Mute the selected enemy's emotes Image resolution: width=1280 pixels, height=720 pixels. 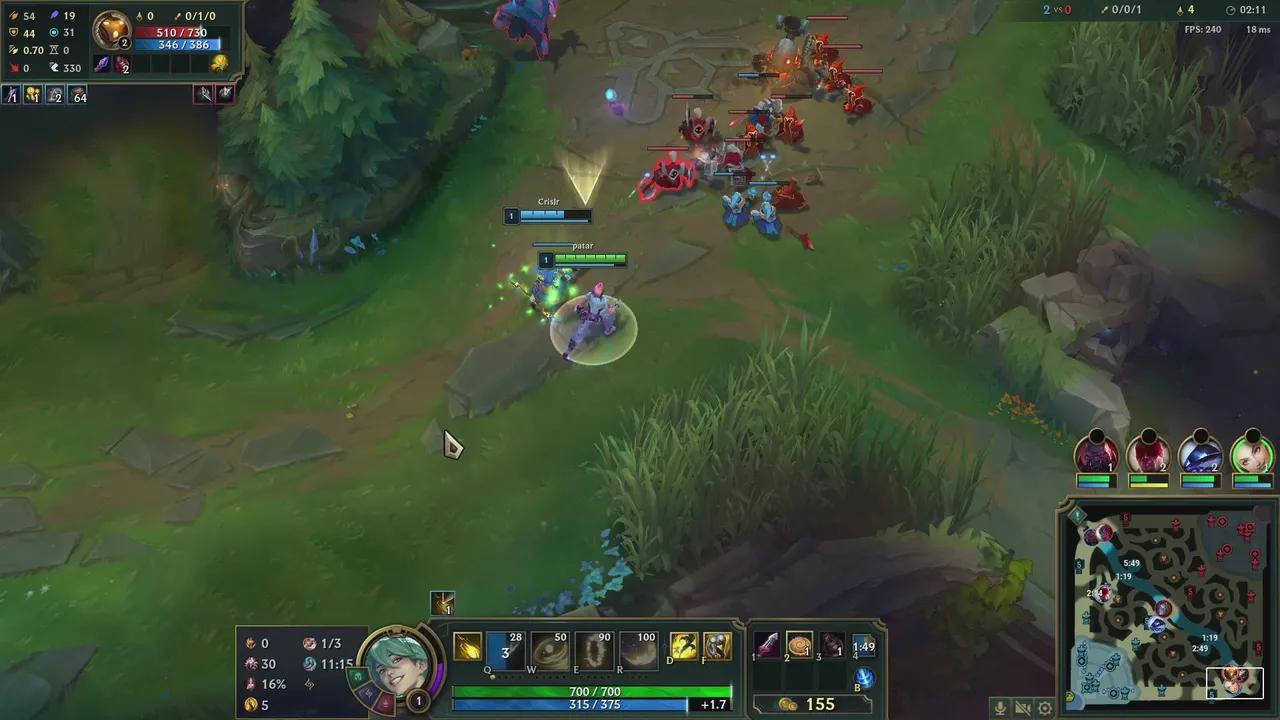[x=226, y=93]
